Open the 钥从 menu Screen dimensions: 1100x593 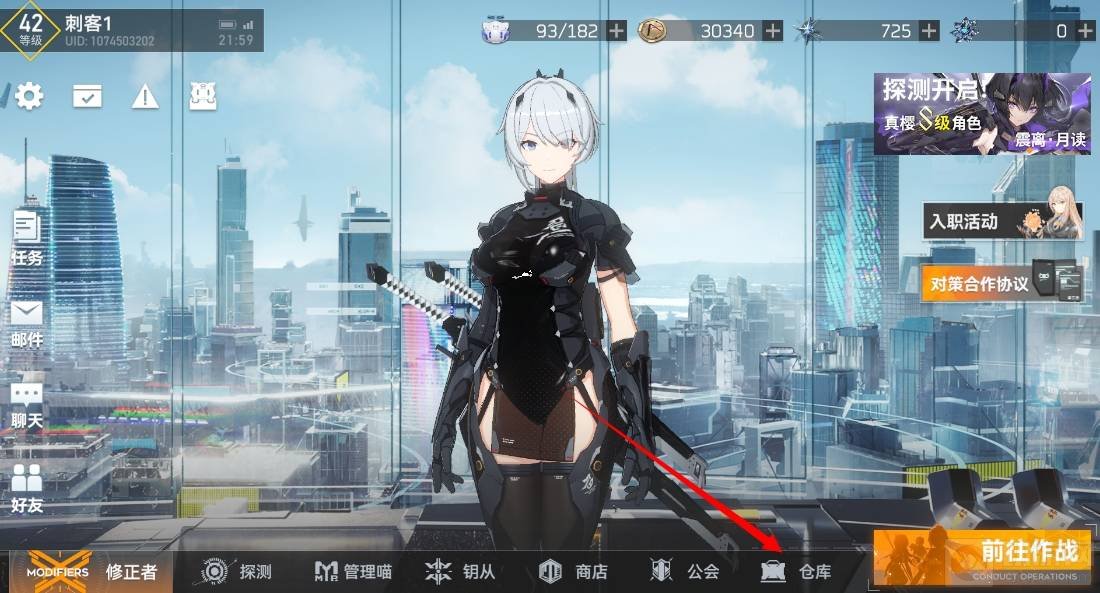pyautogui.click(x=461, y=571)
